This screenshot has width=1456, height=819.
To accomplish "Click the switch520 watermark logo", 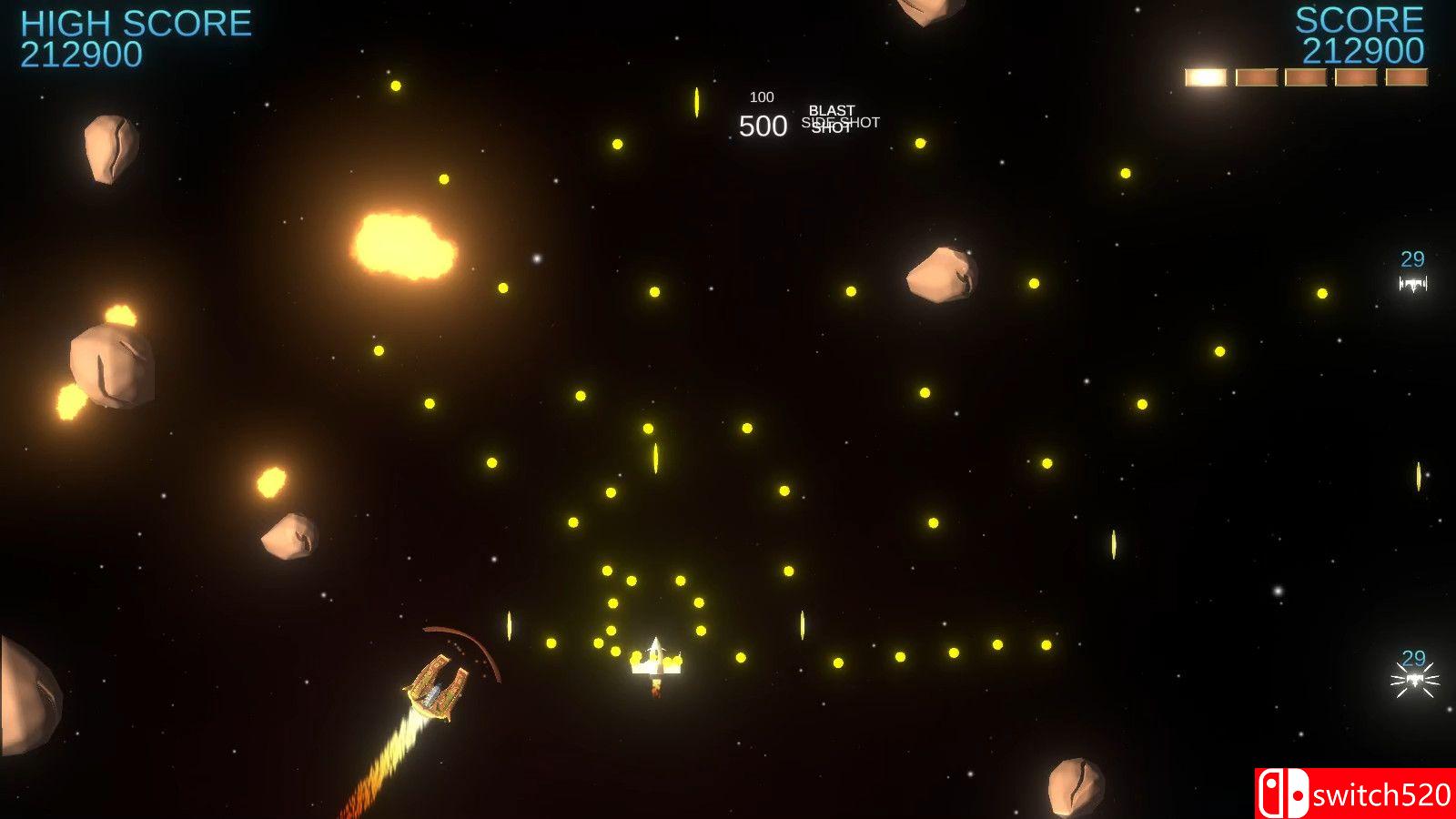I will [1355, 794].
